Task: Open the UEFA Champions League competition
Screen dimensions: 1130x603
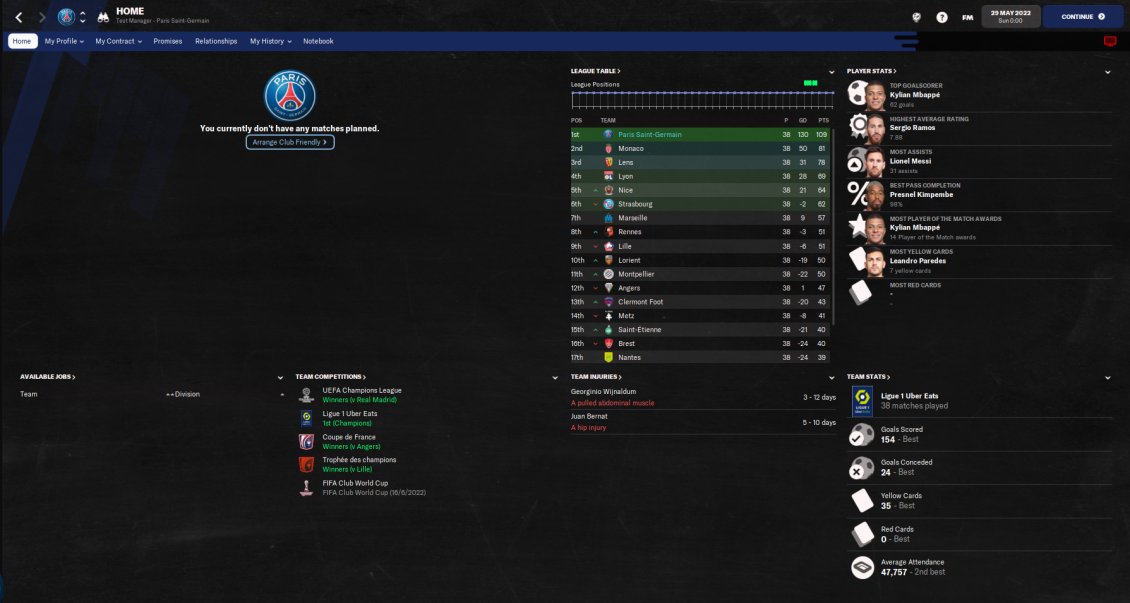Action: 361,390
